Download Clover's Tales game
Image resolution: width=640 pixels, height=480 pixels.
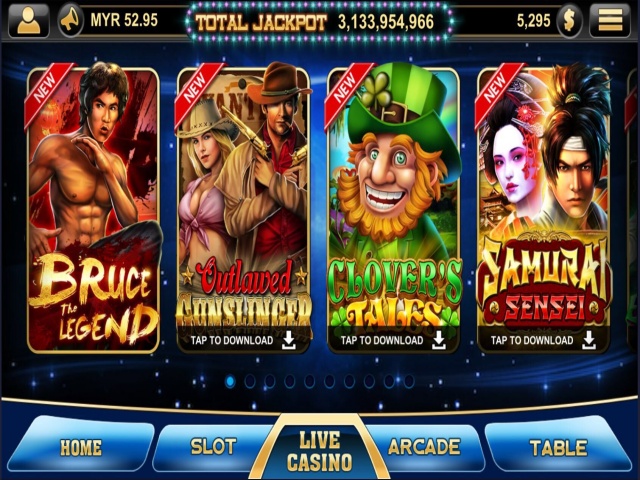pos(394,340)
